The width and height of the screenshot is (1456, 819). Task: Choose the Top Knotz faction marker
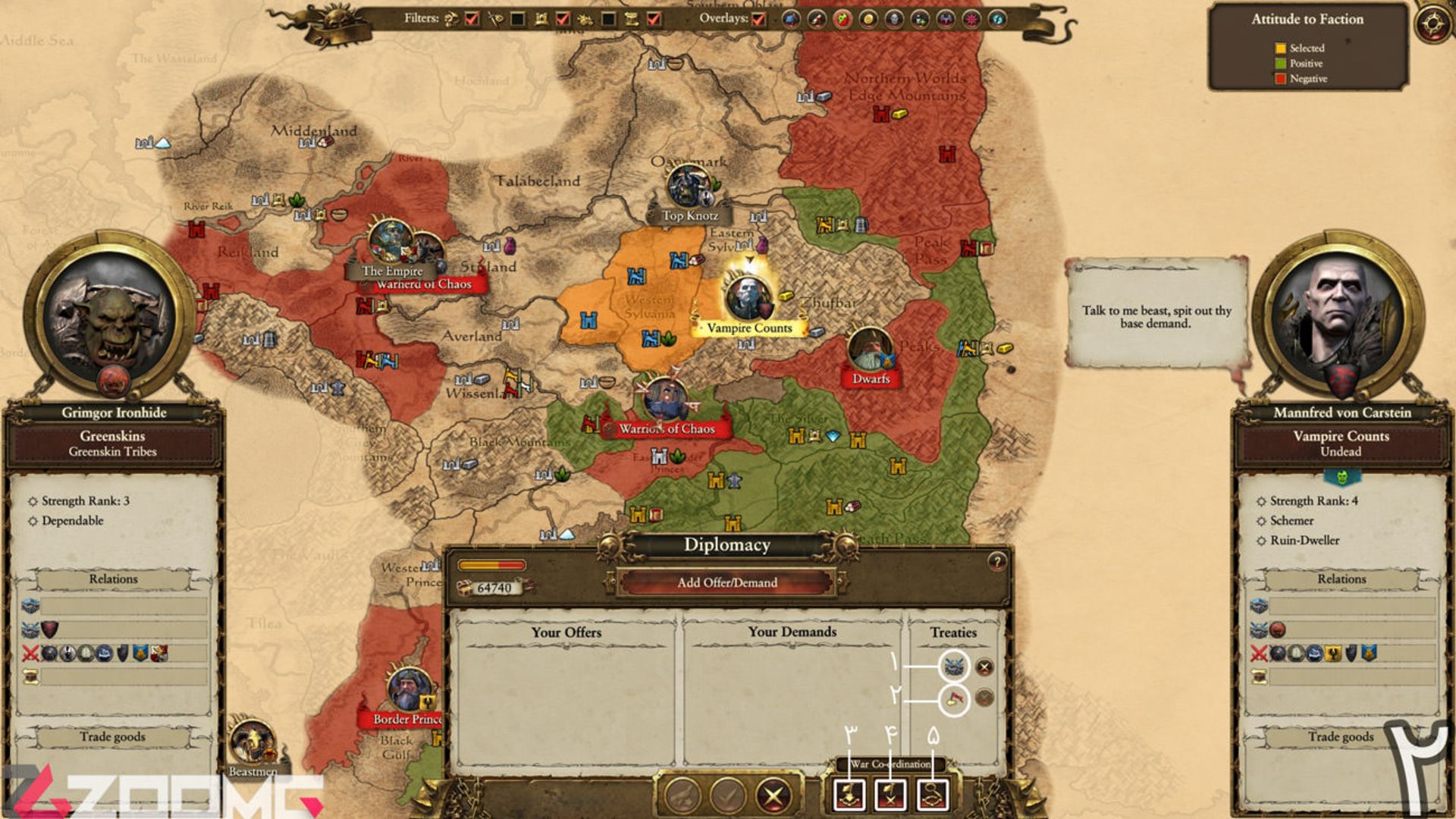[x=689, y=215]
